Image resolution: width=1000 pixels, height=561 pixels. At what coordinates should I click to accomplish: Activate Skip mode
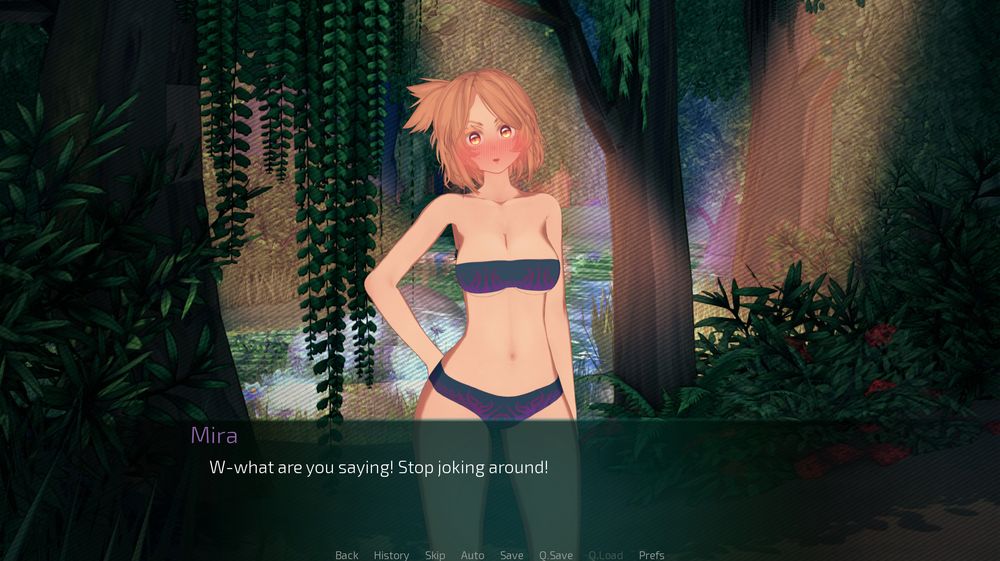pos(435,555)
